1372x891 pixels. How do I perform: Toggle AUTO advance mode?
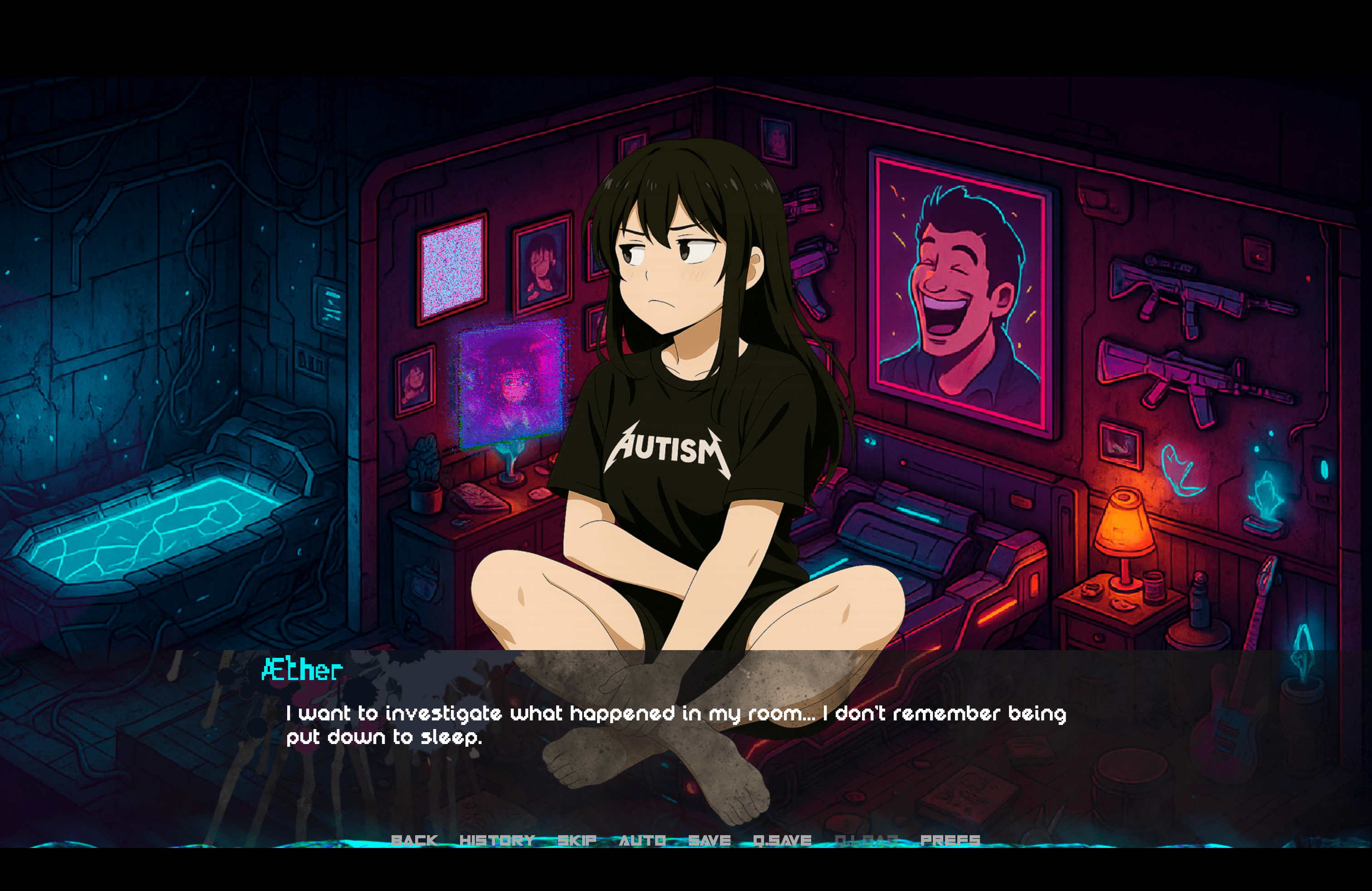[x=642, y=840]
